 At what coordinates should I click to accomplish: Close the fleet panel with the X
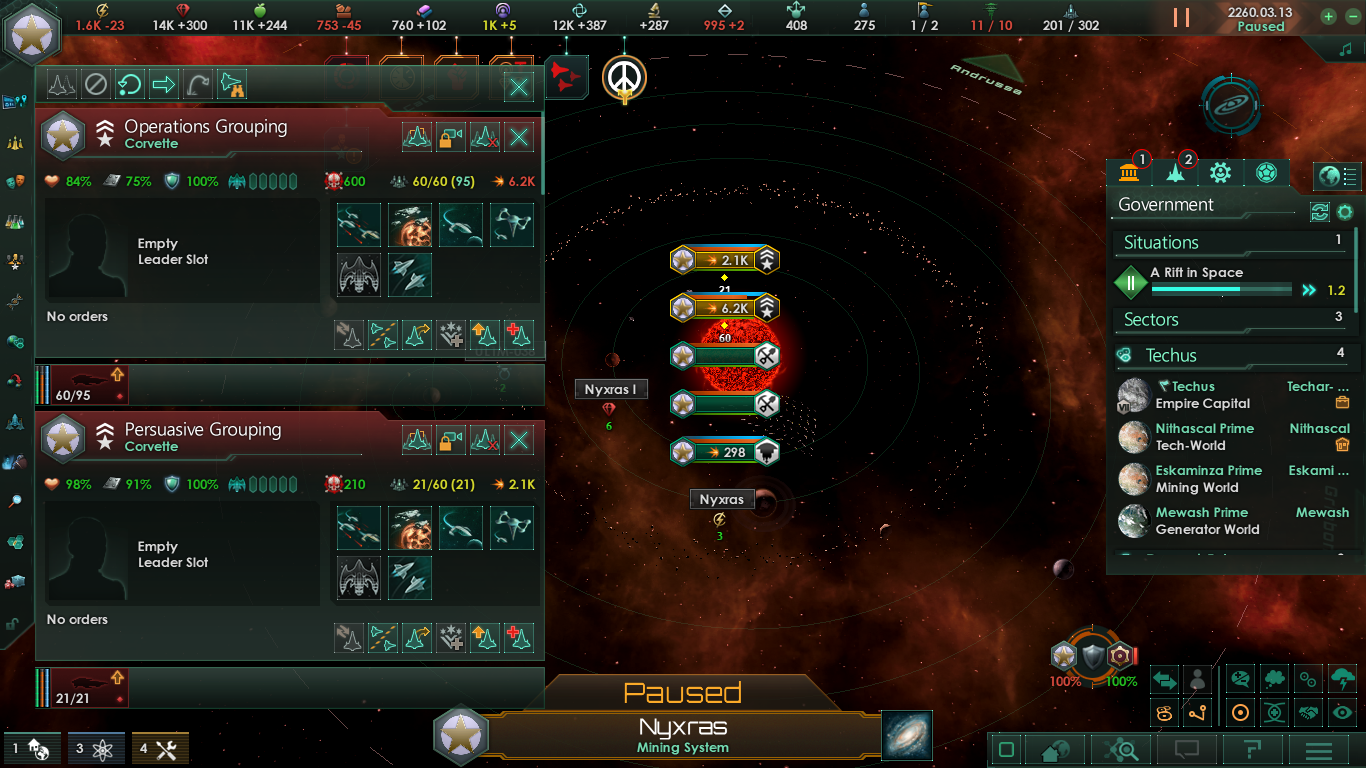pos(519,87)
